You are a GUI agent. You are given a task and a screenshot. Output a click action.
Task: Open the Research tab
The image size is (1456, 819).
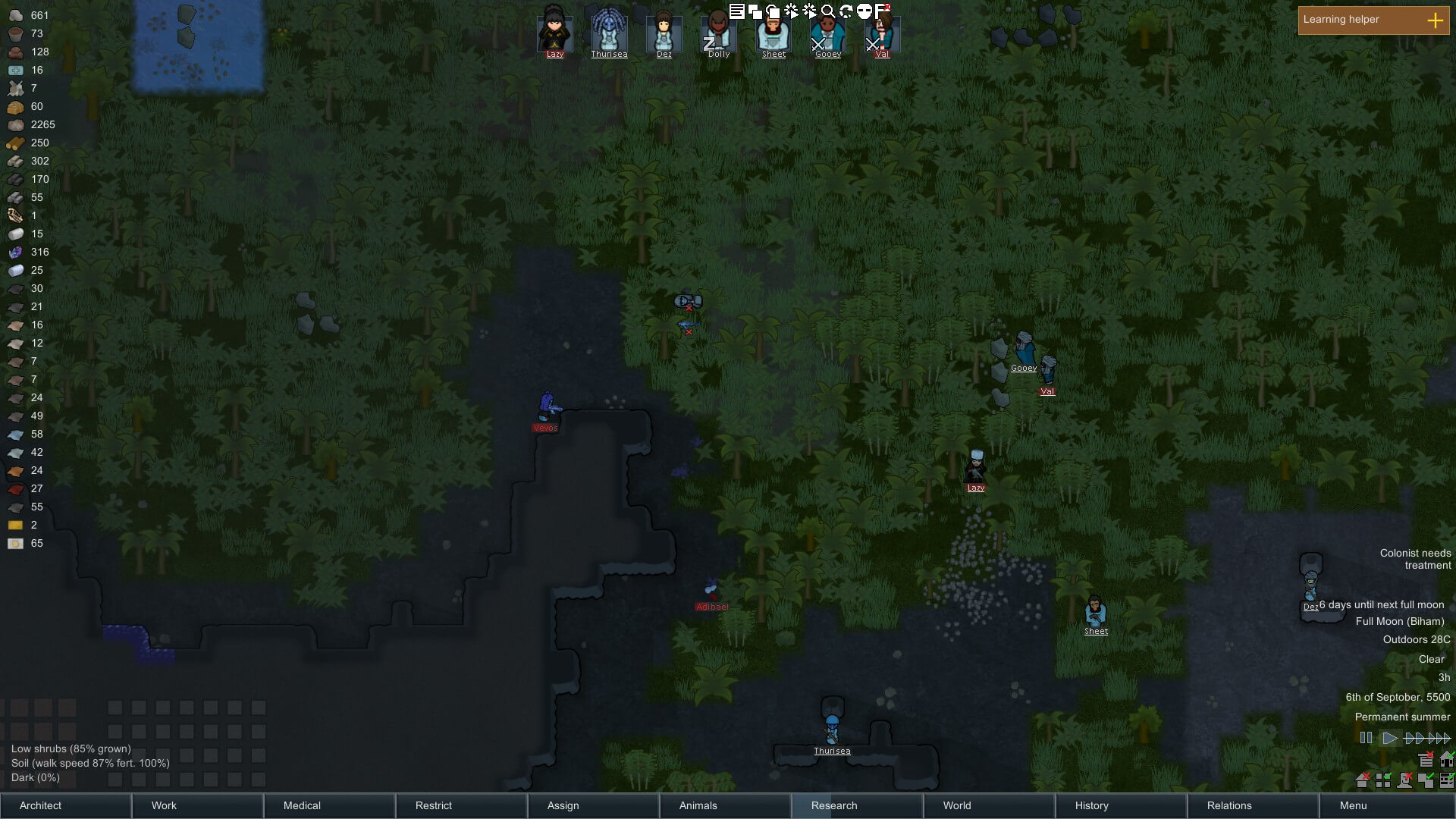pyautogui.click(x=858, y=805)
